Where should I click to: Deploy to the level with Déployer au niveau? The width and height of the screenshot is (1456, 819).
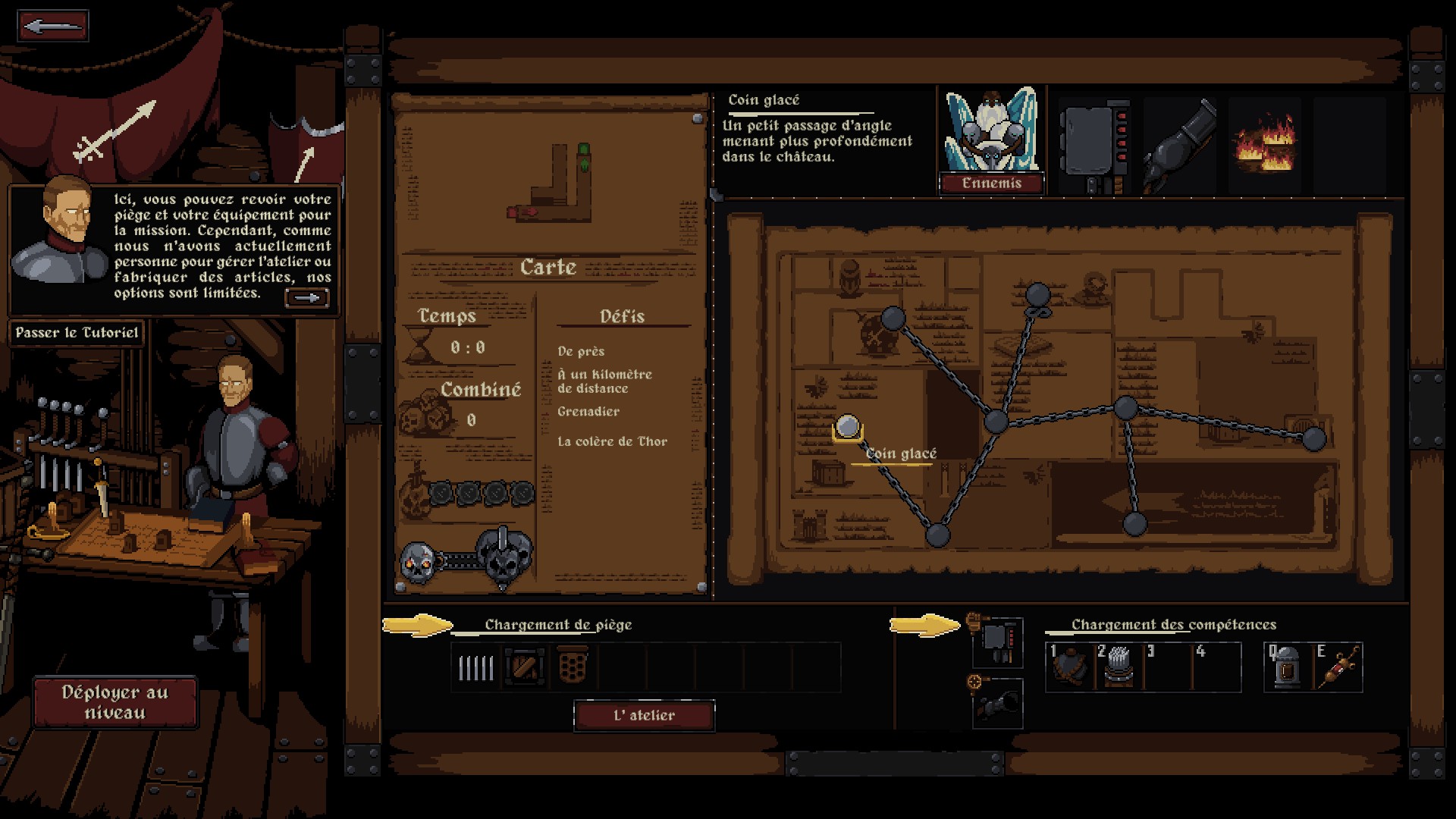[x=115, y=702]
